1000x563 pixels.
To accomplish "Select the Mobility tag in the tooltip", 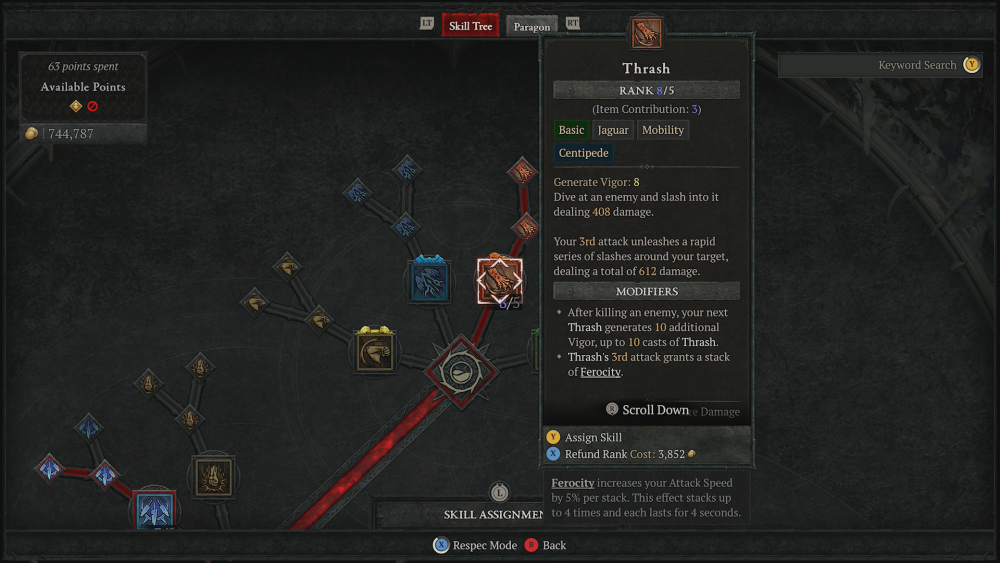I will (x=663, y=130).
